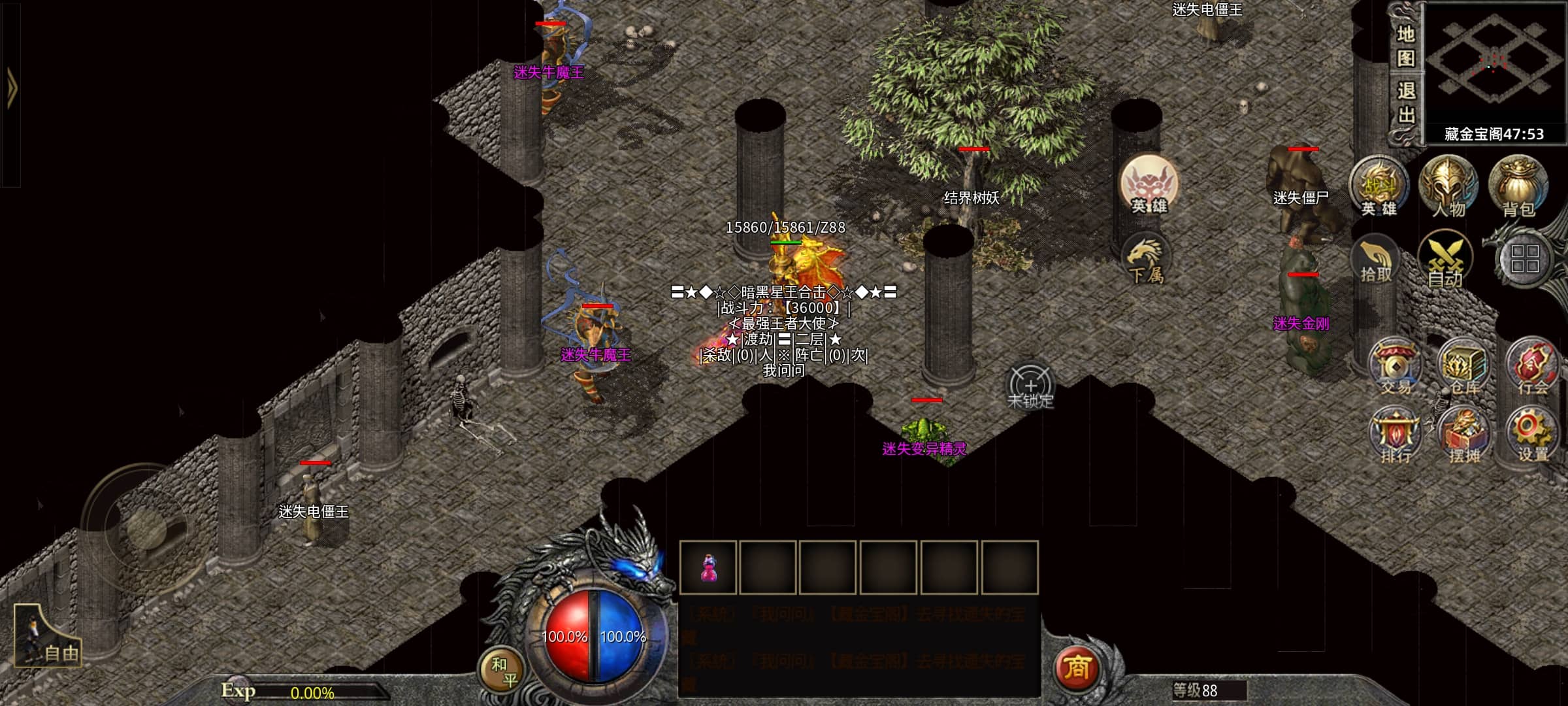
Task: Select the round 英雄 hero portrait
Action: [1149, 186]
